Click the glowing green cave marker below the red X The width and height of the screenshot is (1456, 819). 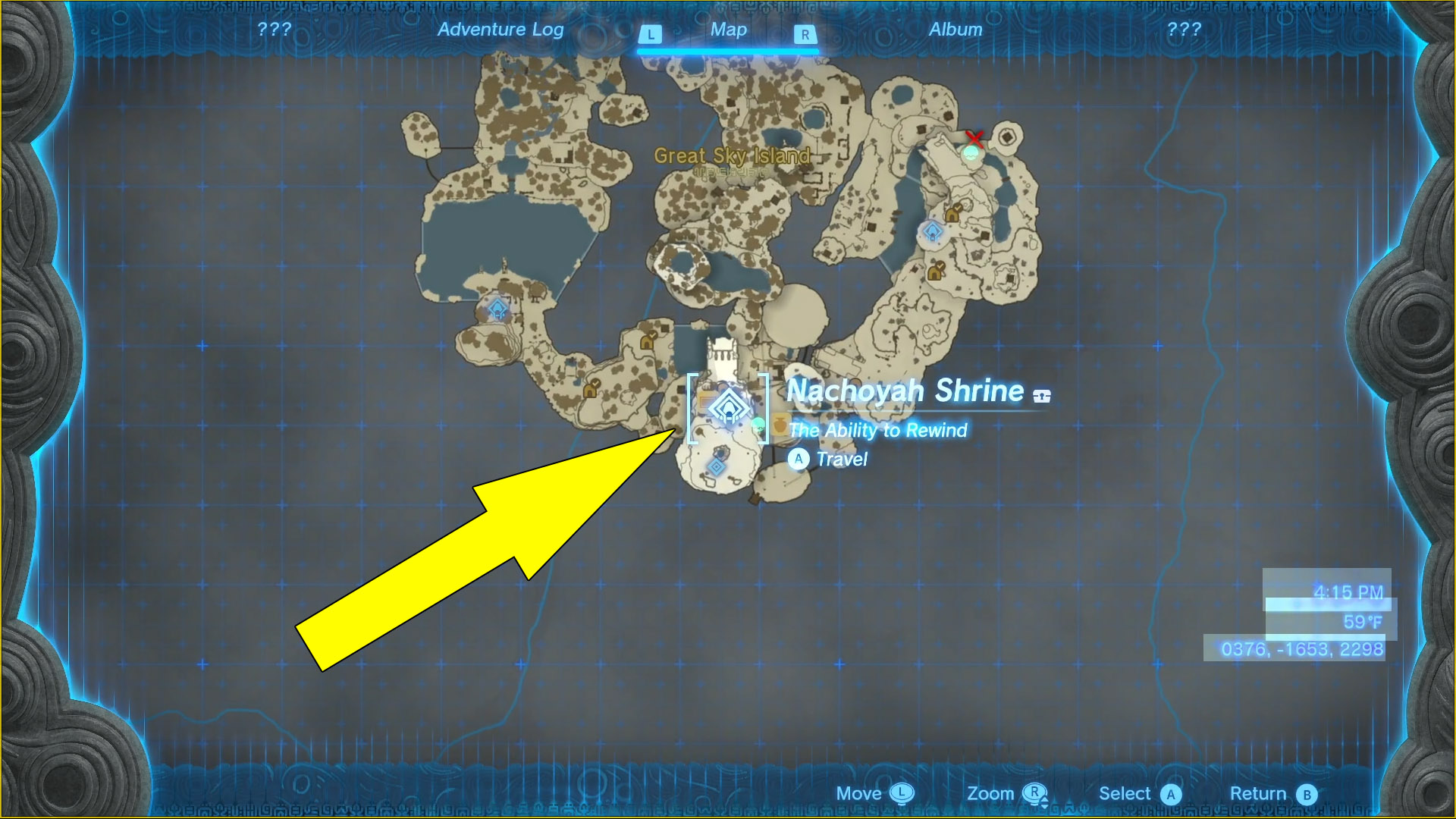[x=971, y=153]
